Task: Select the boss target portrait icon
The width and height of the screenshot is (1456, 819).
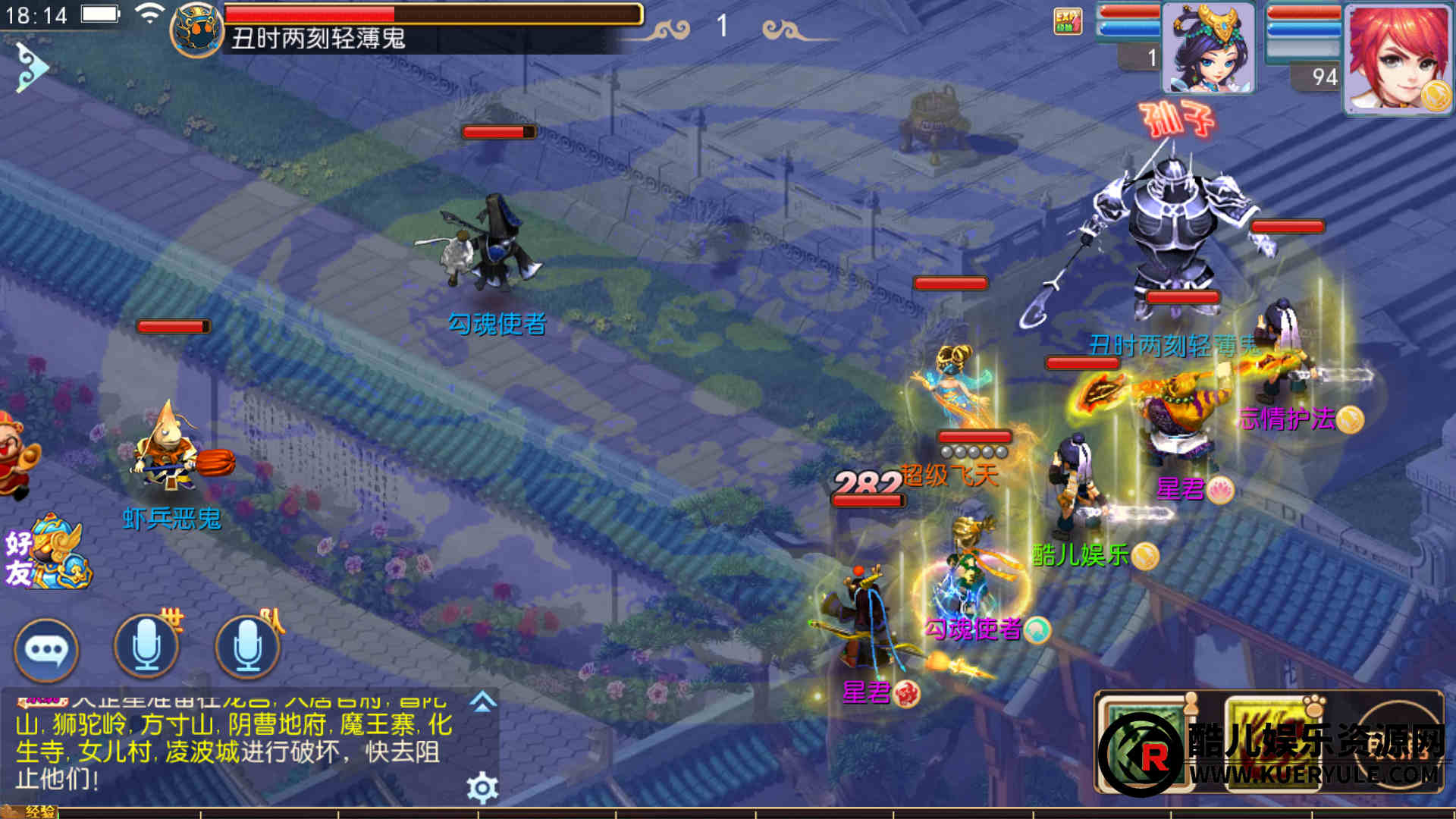Action: tap(197, 30)
